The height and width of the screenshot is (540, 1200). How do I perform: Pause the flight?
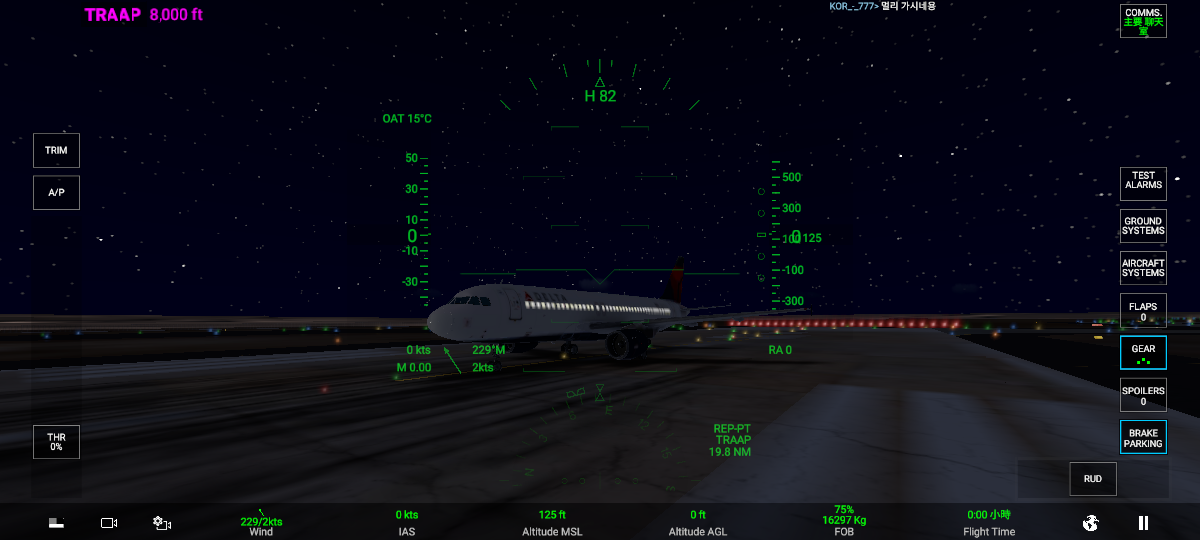coord(1143,522)
